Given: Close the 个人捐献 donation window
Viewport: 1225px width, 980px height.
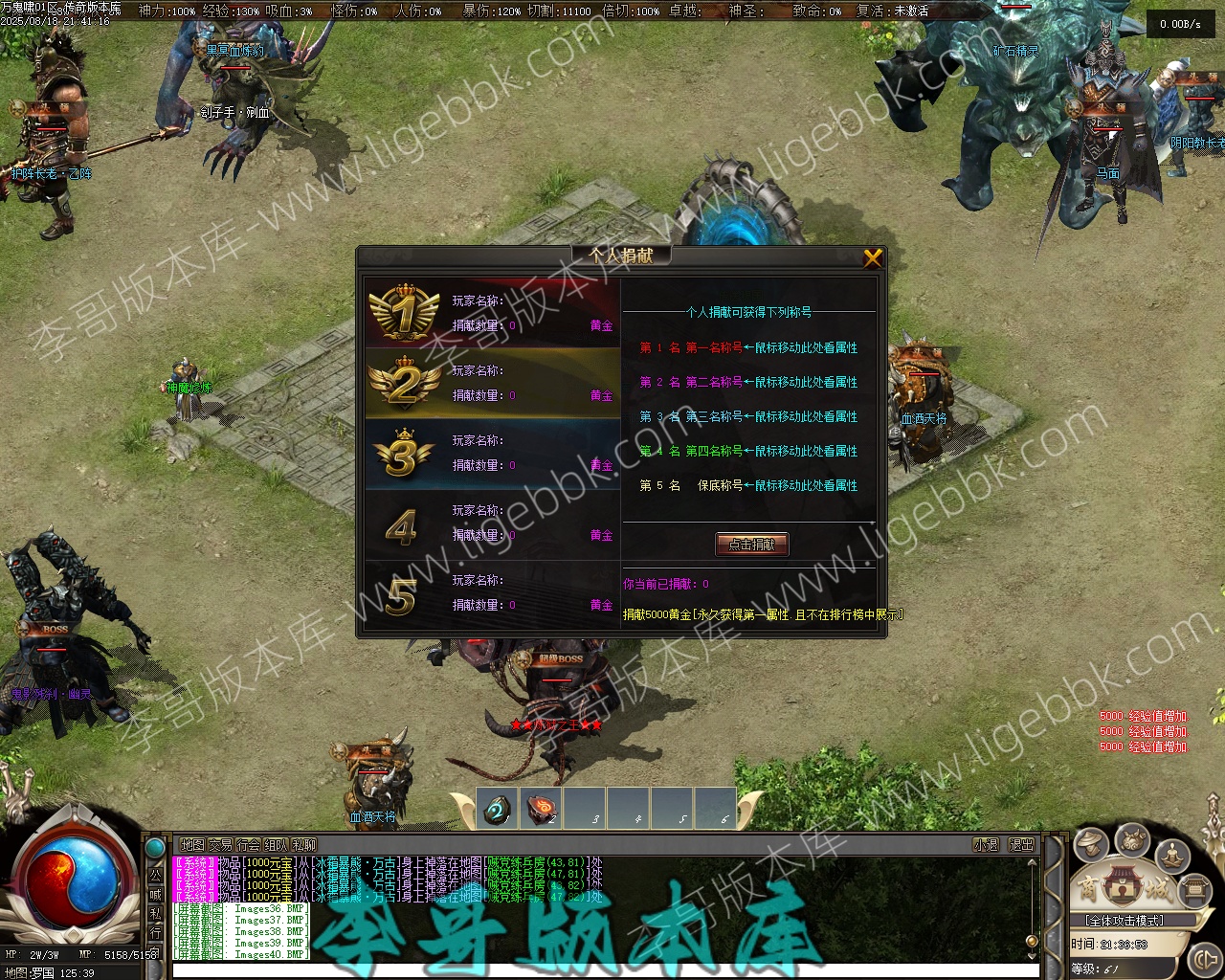Looking at the screenshot, I should (872, 258).
